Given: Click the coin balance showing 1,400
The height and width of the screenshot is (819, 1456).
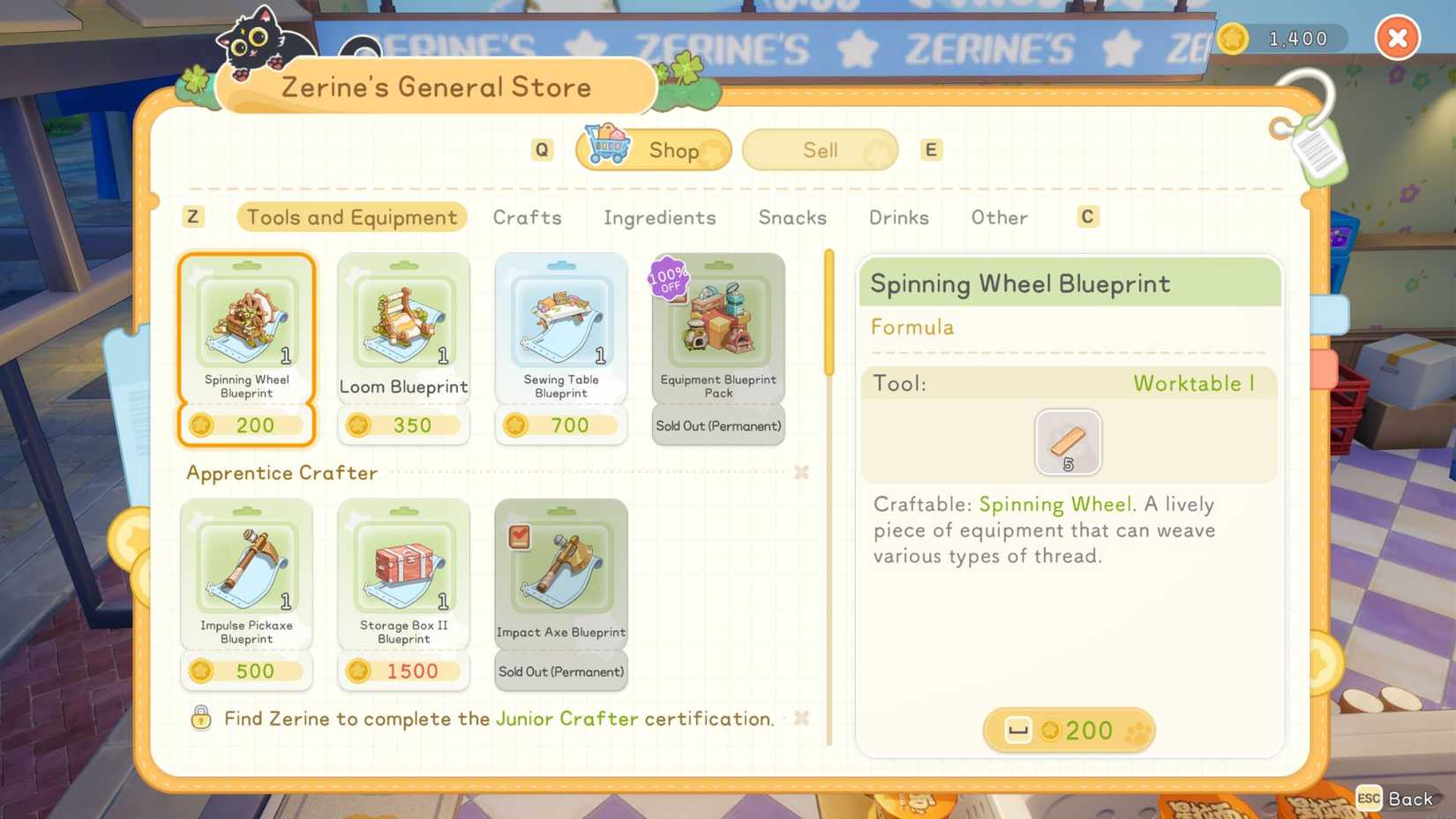Looking at the screenshot, I should coord(1281,39).
